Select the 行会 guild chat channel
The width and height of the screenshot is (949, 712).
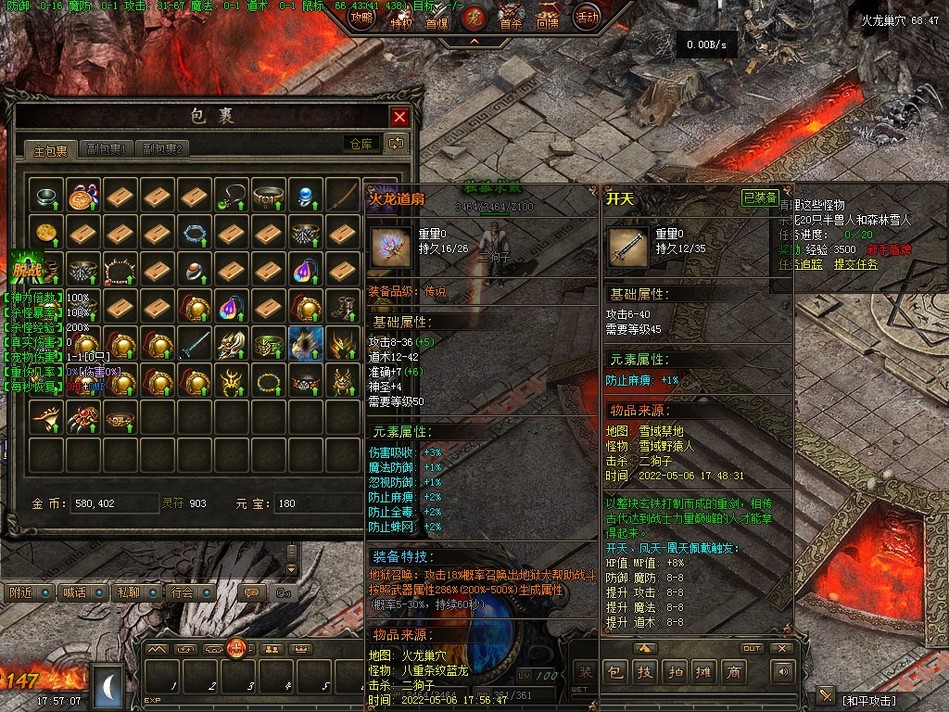[181, 592]
